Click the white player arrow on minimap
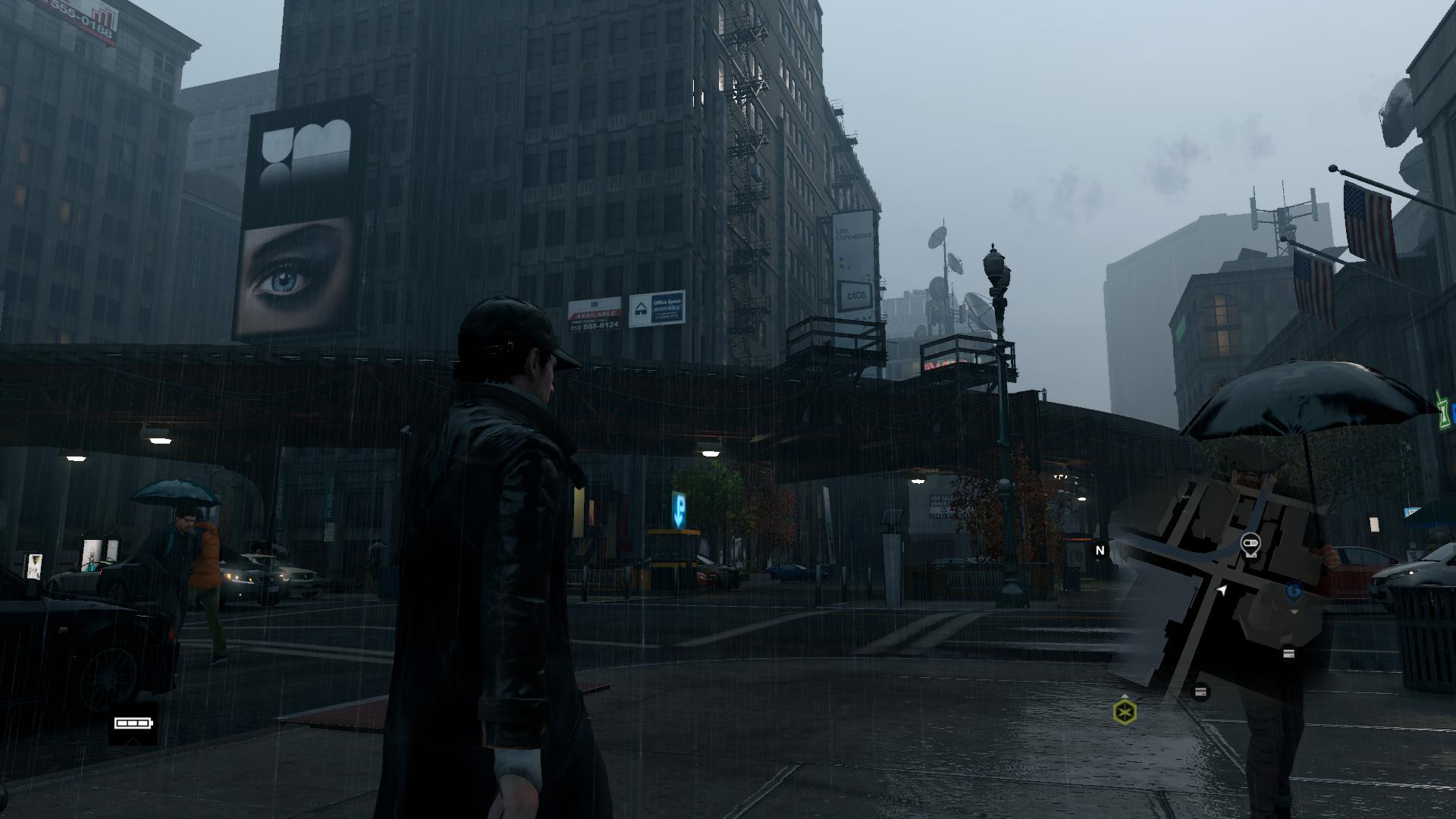 point(1222,590)
